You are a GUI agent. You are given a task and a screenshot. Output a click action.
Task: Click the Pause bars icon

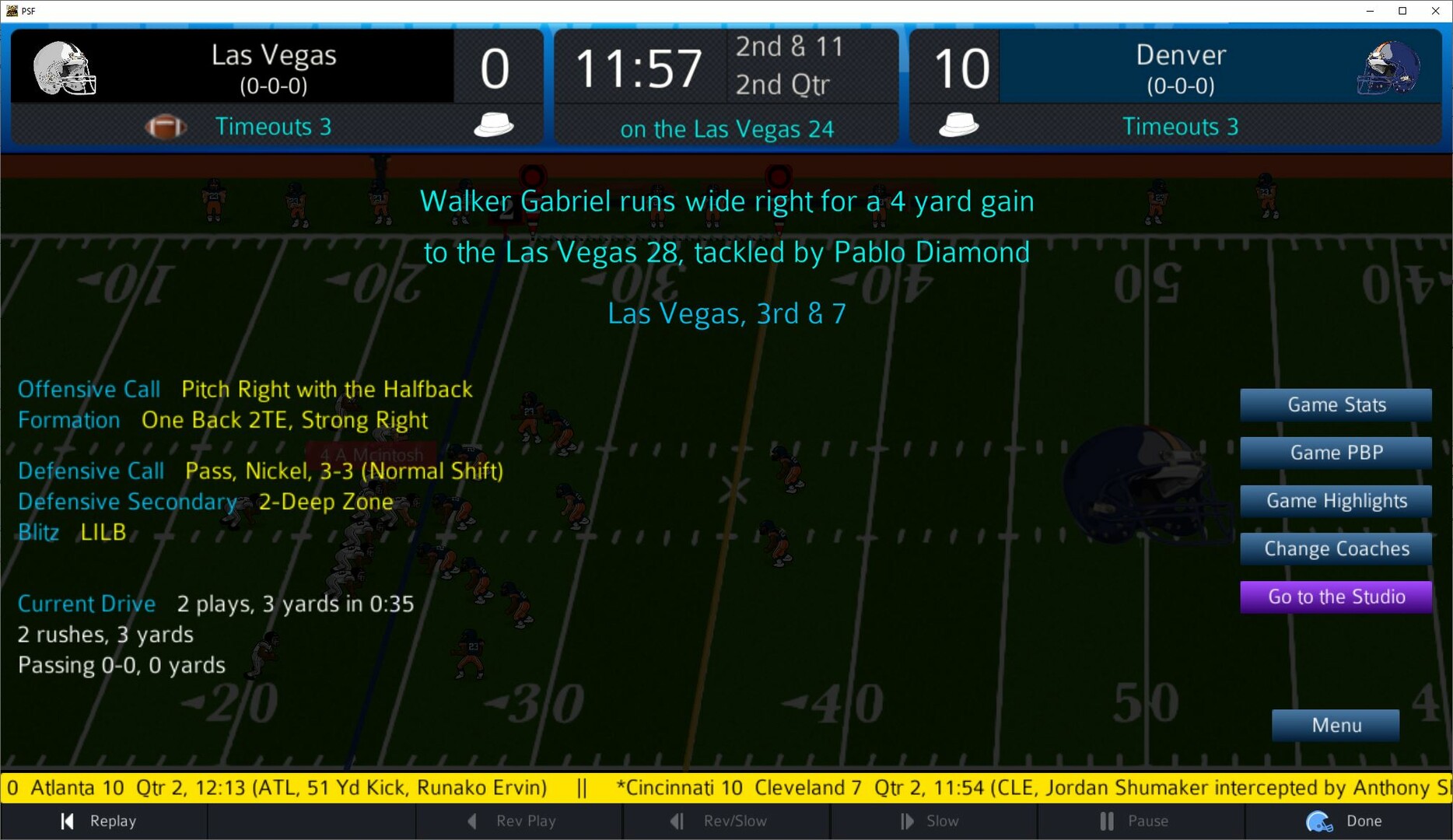[x=1105, y=821]
